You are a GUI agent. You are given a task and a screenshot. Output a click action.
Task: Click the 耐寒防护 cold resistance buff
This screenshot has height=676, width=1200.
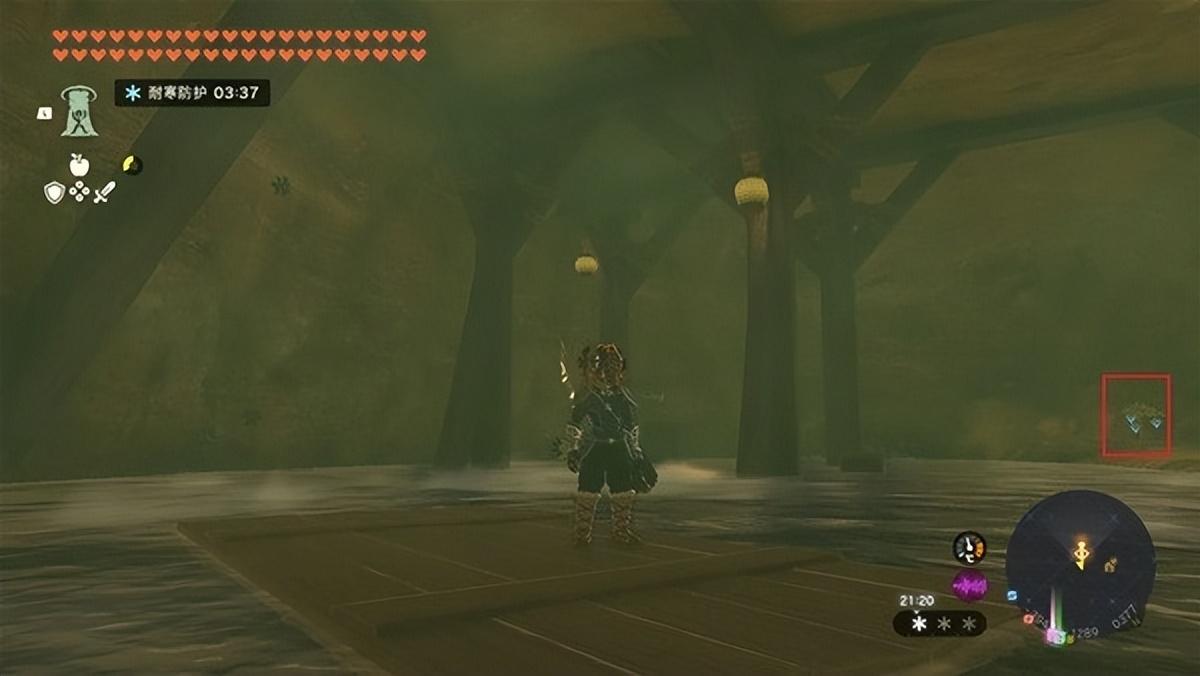click(192, 93)
